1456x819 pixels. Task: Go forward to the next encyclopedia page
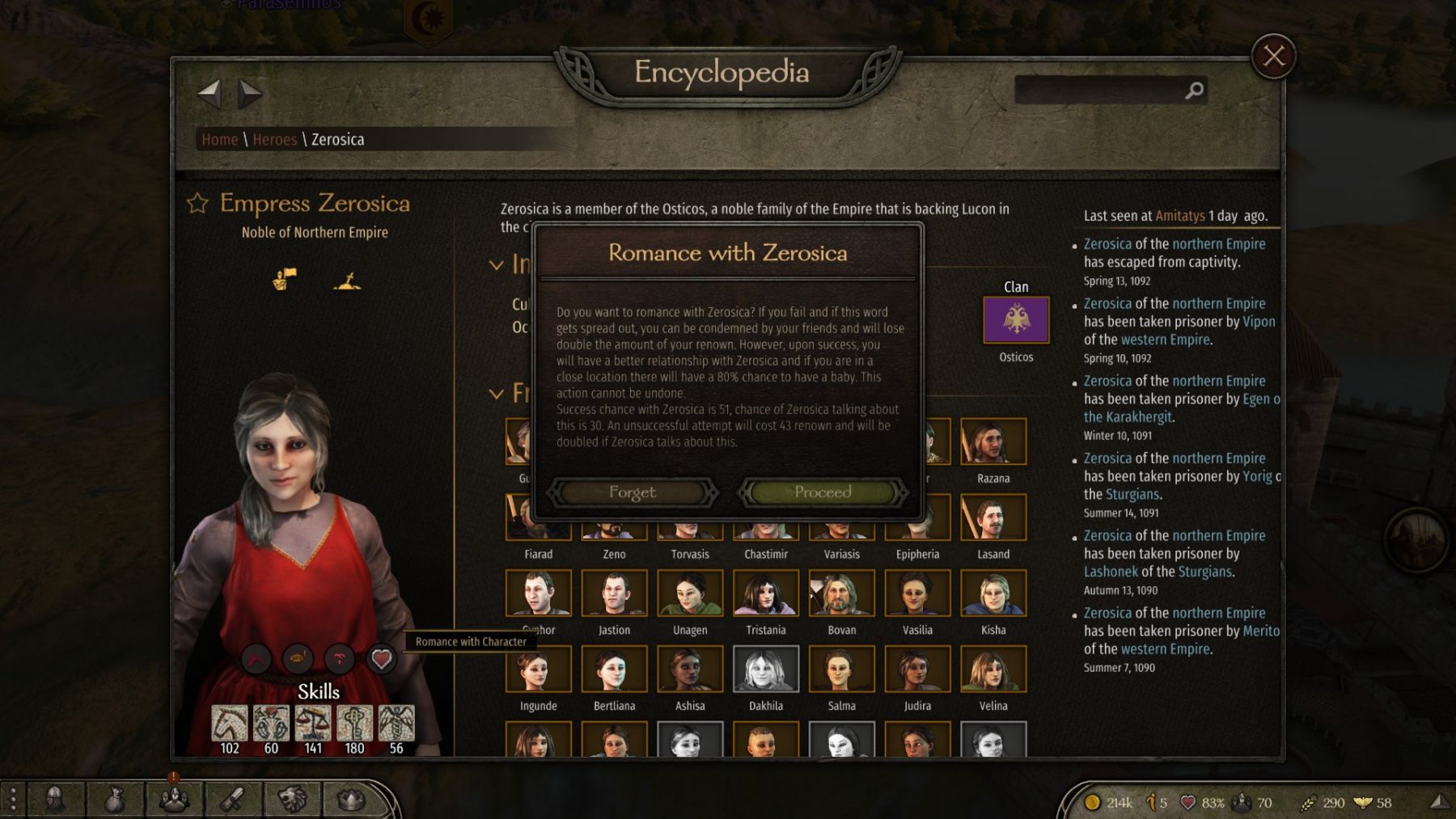coord(250,94)
